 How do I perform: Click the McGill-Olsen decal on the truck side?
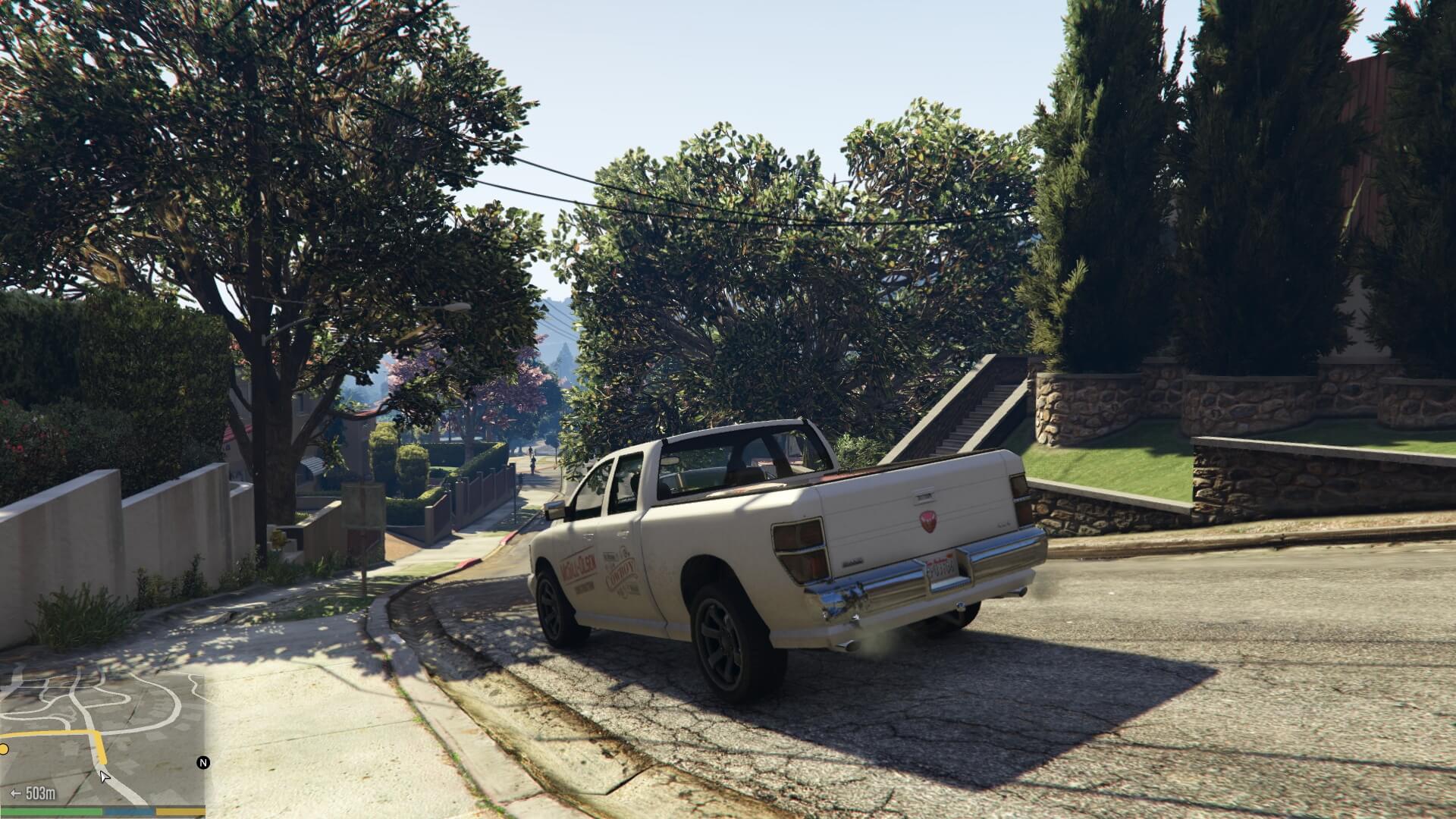579,563
